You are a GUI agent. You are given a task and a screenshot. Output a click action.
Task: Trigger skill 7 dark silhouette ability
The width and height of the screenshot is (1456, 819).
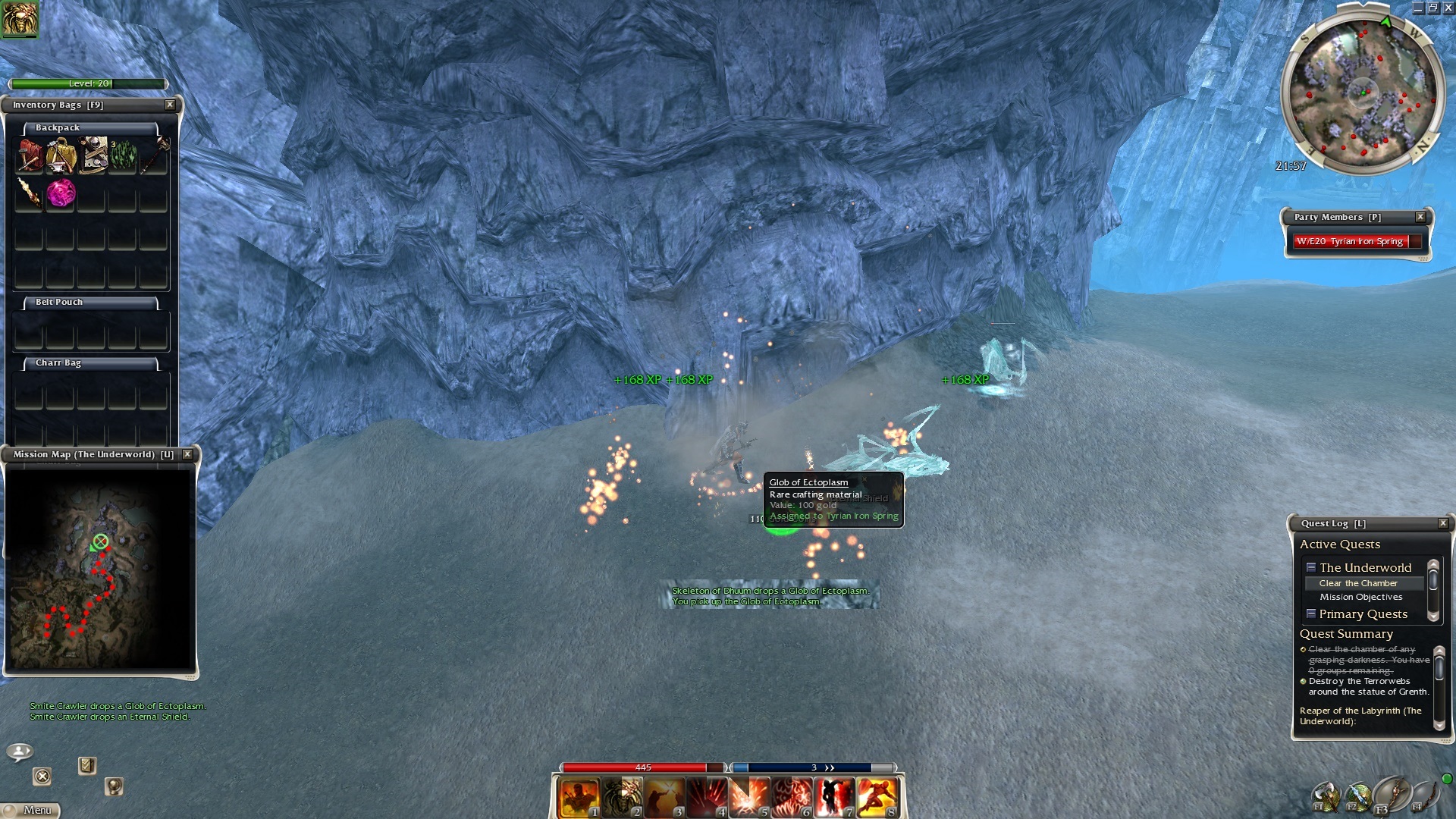pyautogui.click(x=834, y=798)
